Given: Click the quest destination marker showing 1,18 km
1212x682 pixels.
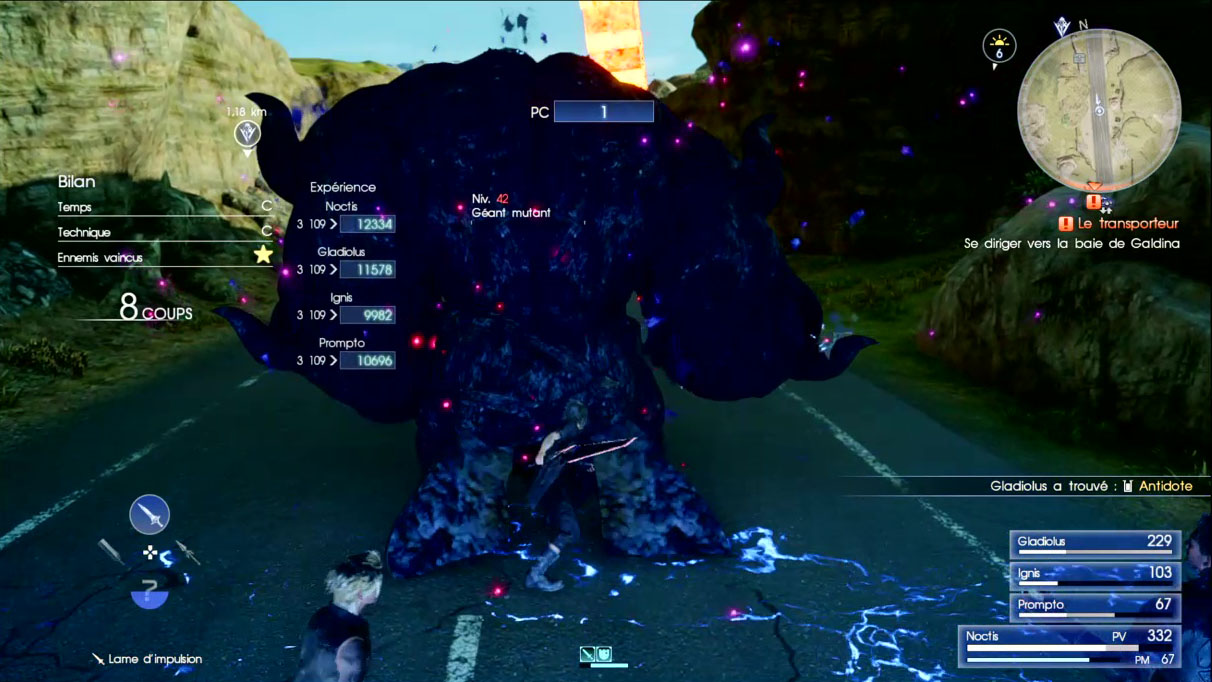Looking at the screenshot, I should click(x=247, y=132).
